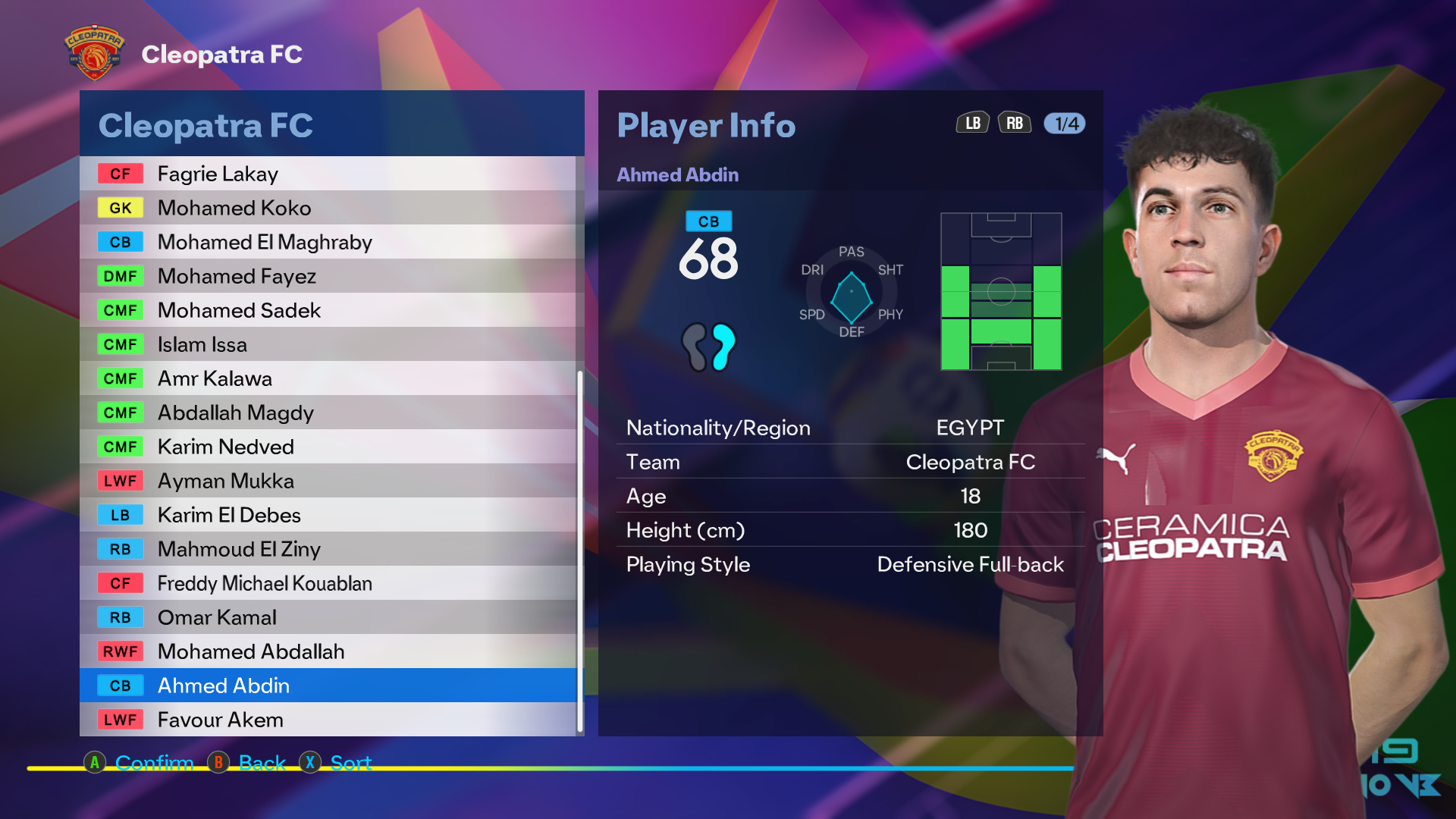The height and width of the screenshot is (819, 1456).
Task: Choose Freddy Michael Kouablan
Action: pos(328,583)
